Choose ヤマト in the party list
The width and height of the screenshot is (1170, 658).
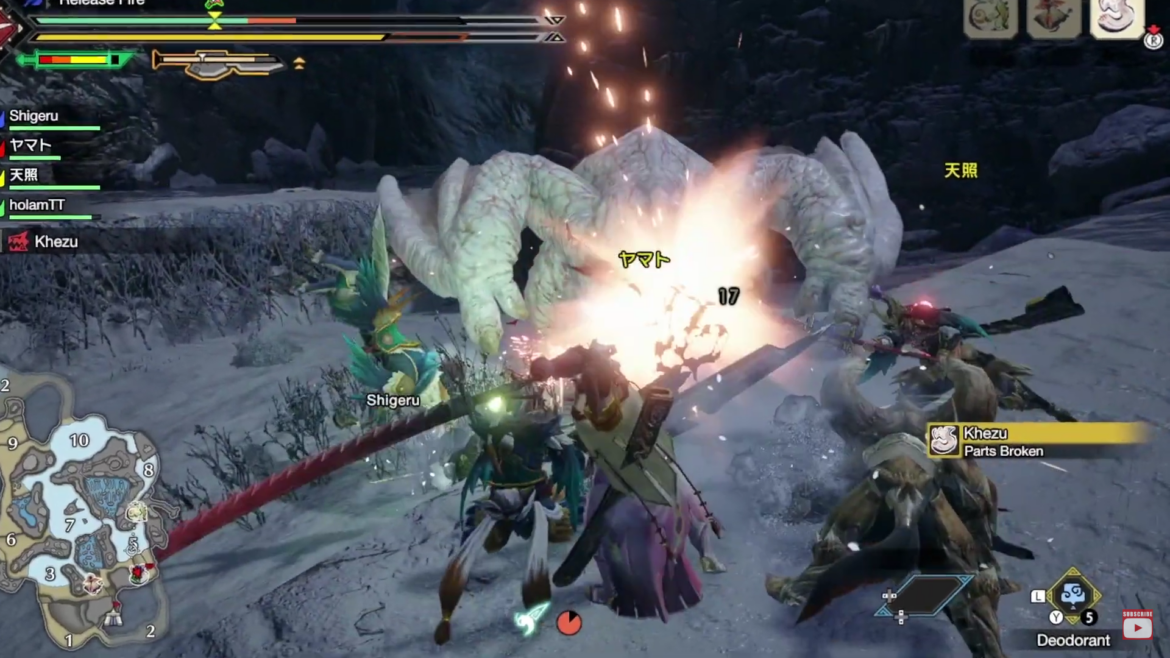[30, 146]
